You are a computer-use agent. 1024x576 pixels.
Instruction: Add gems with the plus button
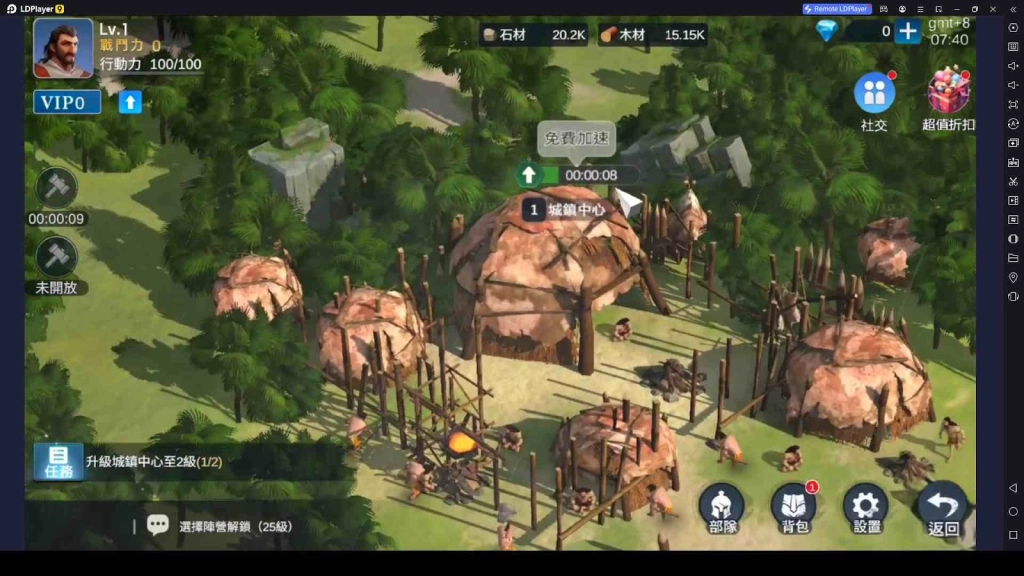click(907, 32)
